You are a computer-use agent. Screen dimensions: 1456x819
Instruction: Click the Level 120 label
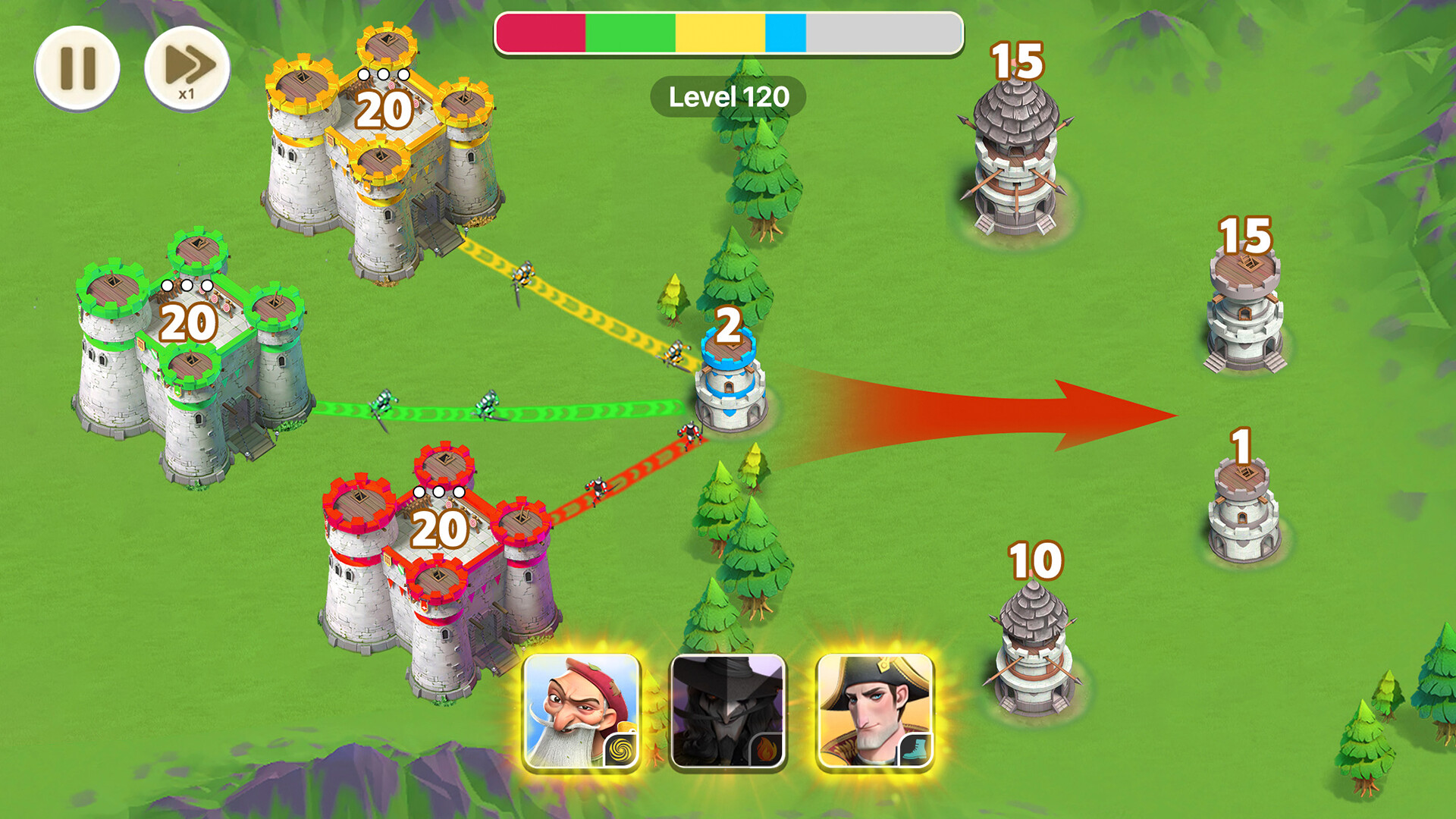(730, 96)
